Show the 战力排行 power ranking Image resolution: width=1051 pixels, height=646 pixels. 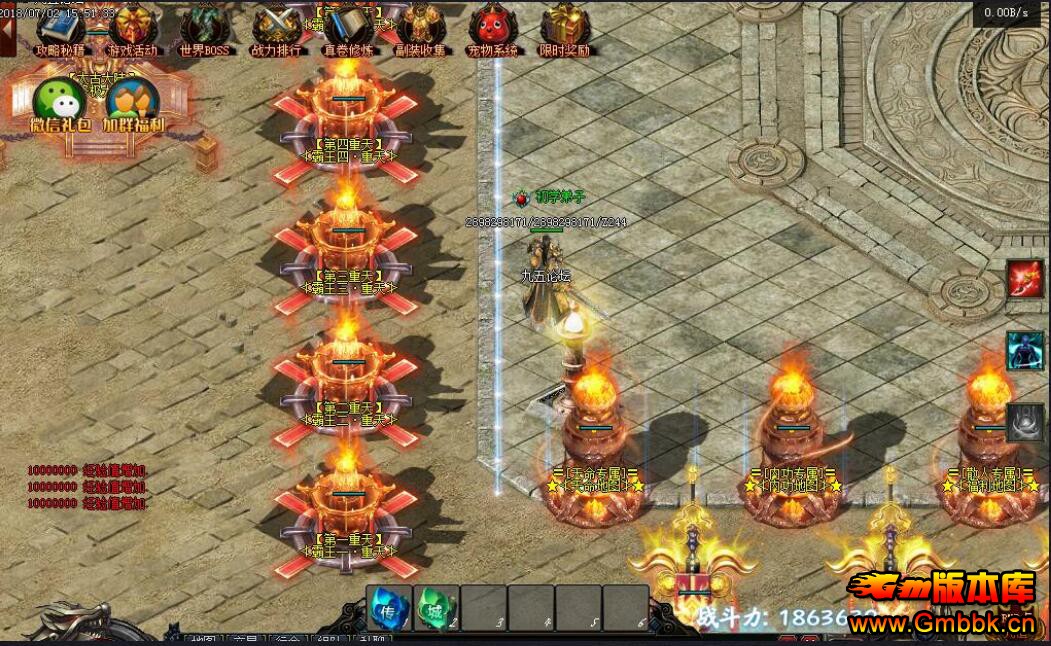tap(276, 28)
